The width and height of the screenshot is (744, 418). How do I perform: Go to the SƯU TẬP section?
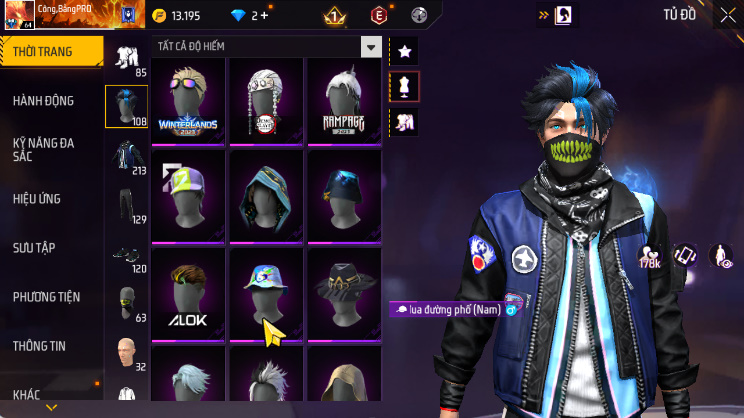point(34,247)
